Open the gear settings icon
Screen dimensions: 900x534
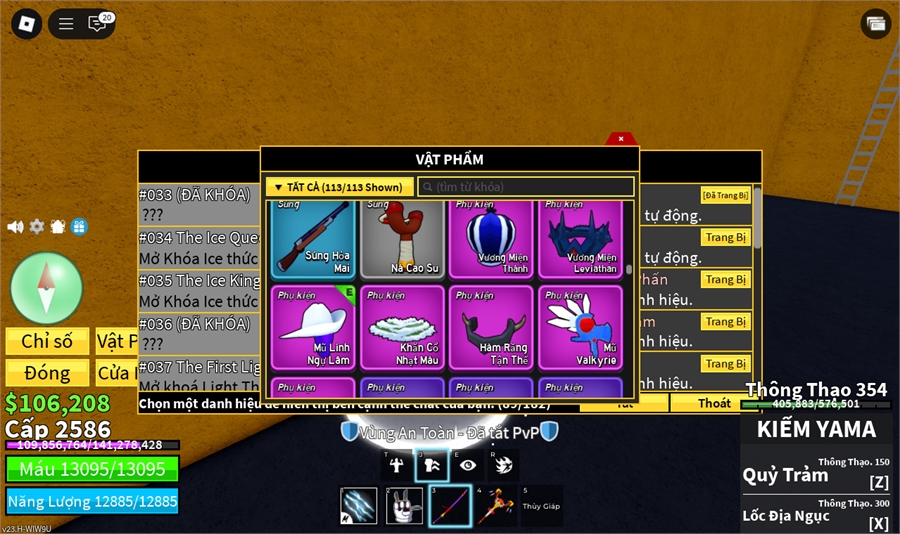(x=37, y=227)
